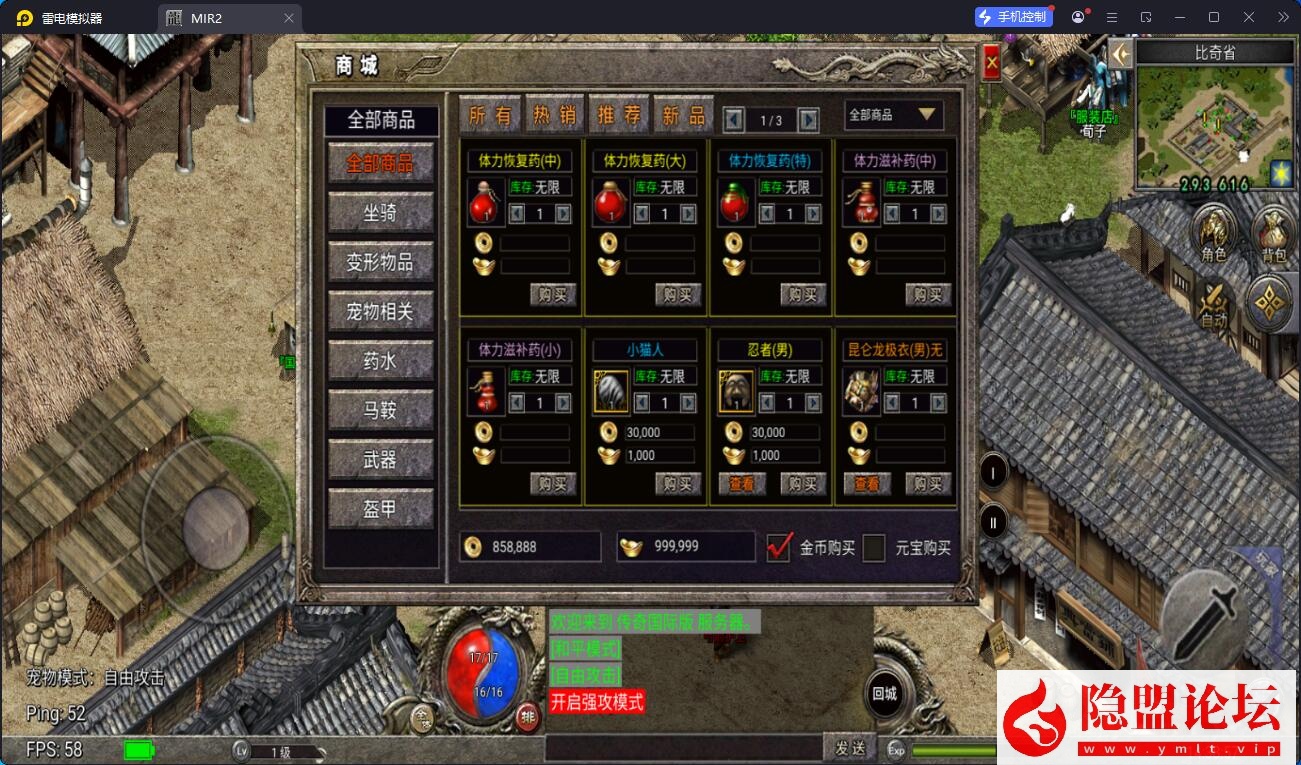Open the 全部商品 dropdown filter
Screen dimensions: 1301x765
pos(893,115)
